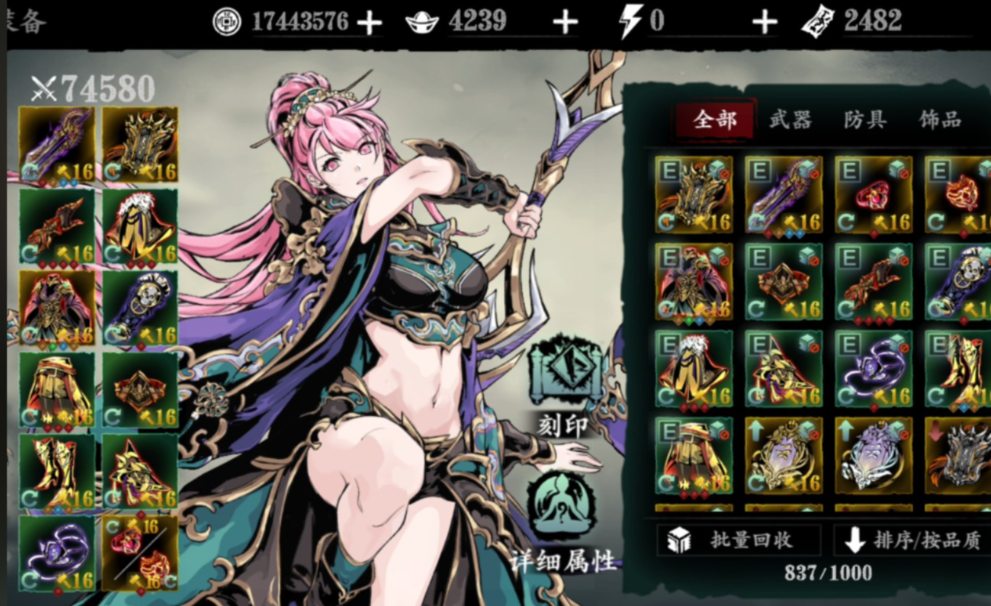Screen dimensions: 991x606
Task: Select the inventory red crossbow item
Action: (x=873, y=282)
